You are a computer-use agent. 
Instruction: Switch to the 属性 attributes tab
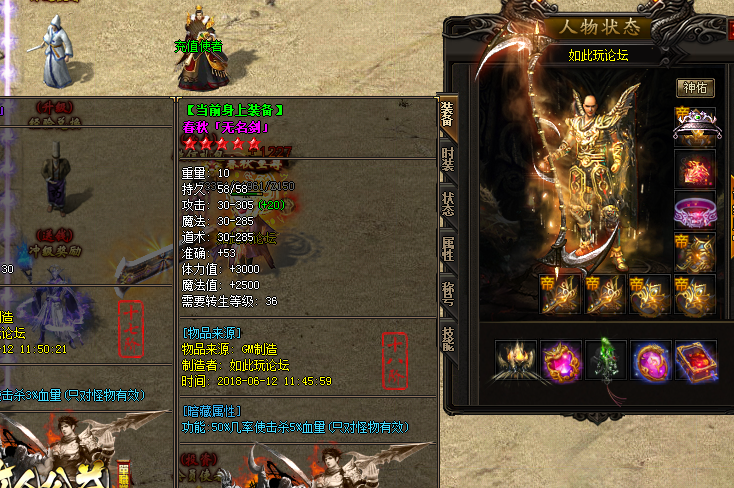[x=447, y=247]
